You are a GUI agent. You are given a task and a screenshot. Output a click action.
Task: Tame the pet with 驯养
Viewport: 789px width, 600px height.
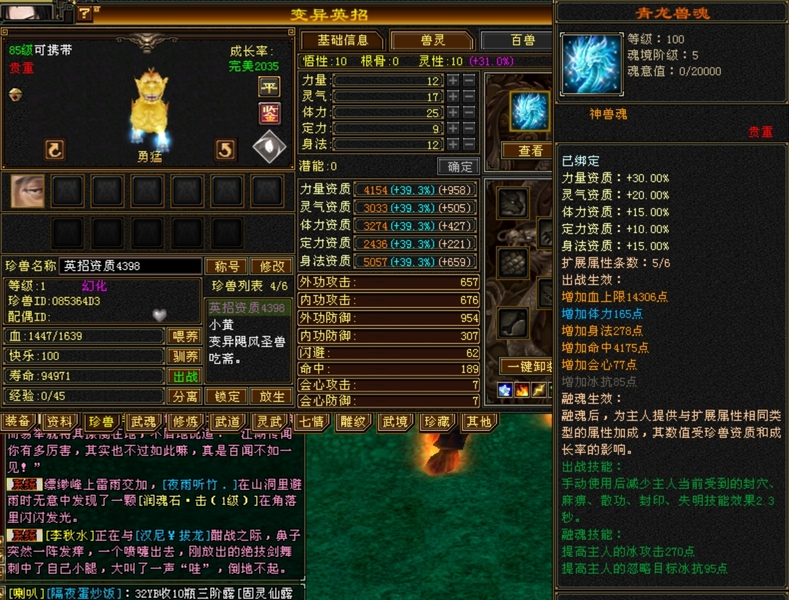(x=185, y=356)
